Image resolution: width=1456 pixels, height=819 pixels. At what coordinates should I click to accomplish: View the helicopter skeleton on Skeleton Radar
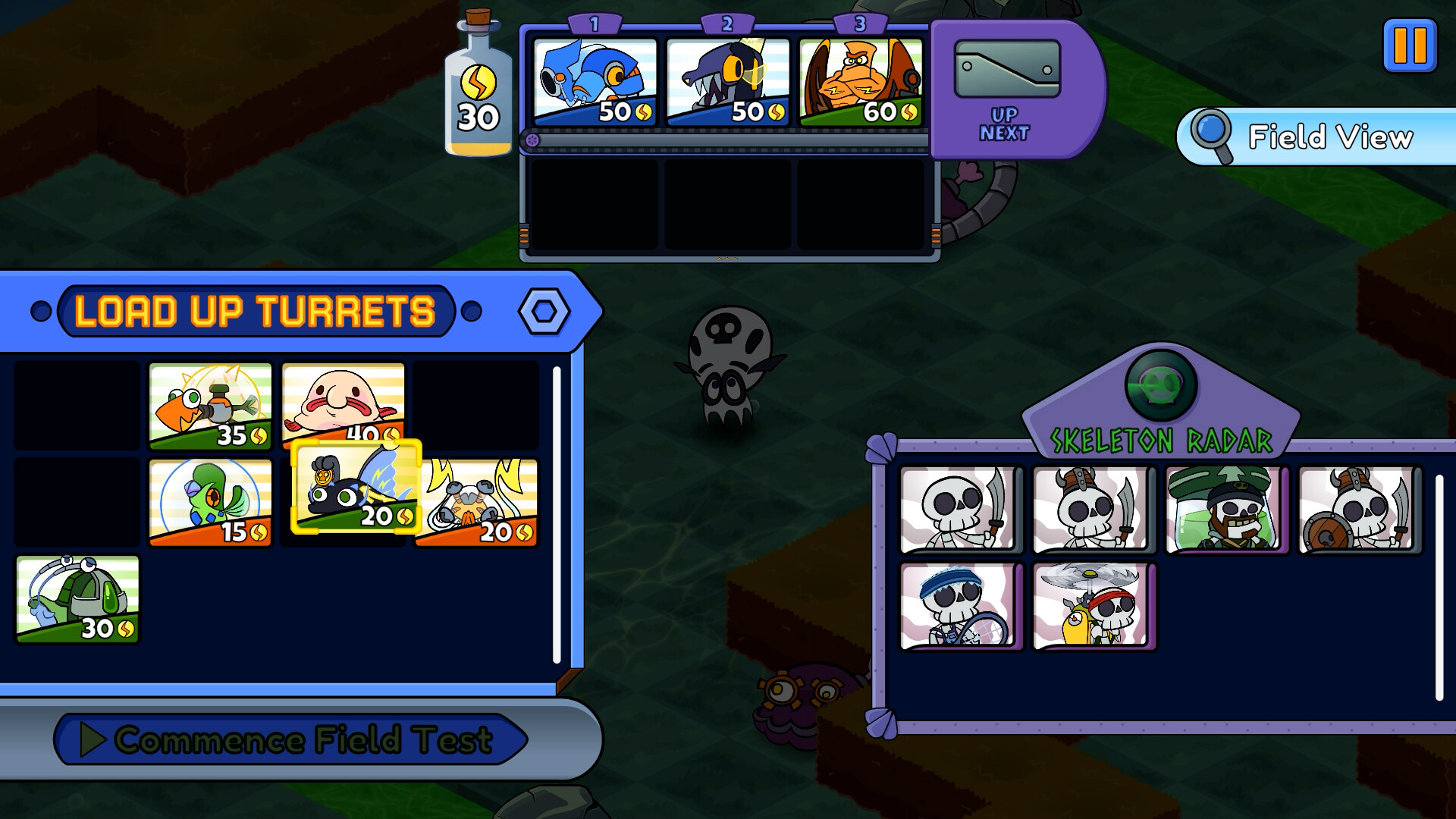1094,607
